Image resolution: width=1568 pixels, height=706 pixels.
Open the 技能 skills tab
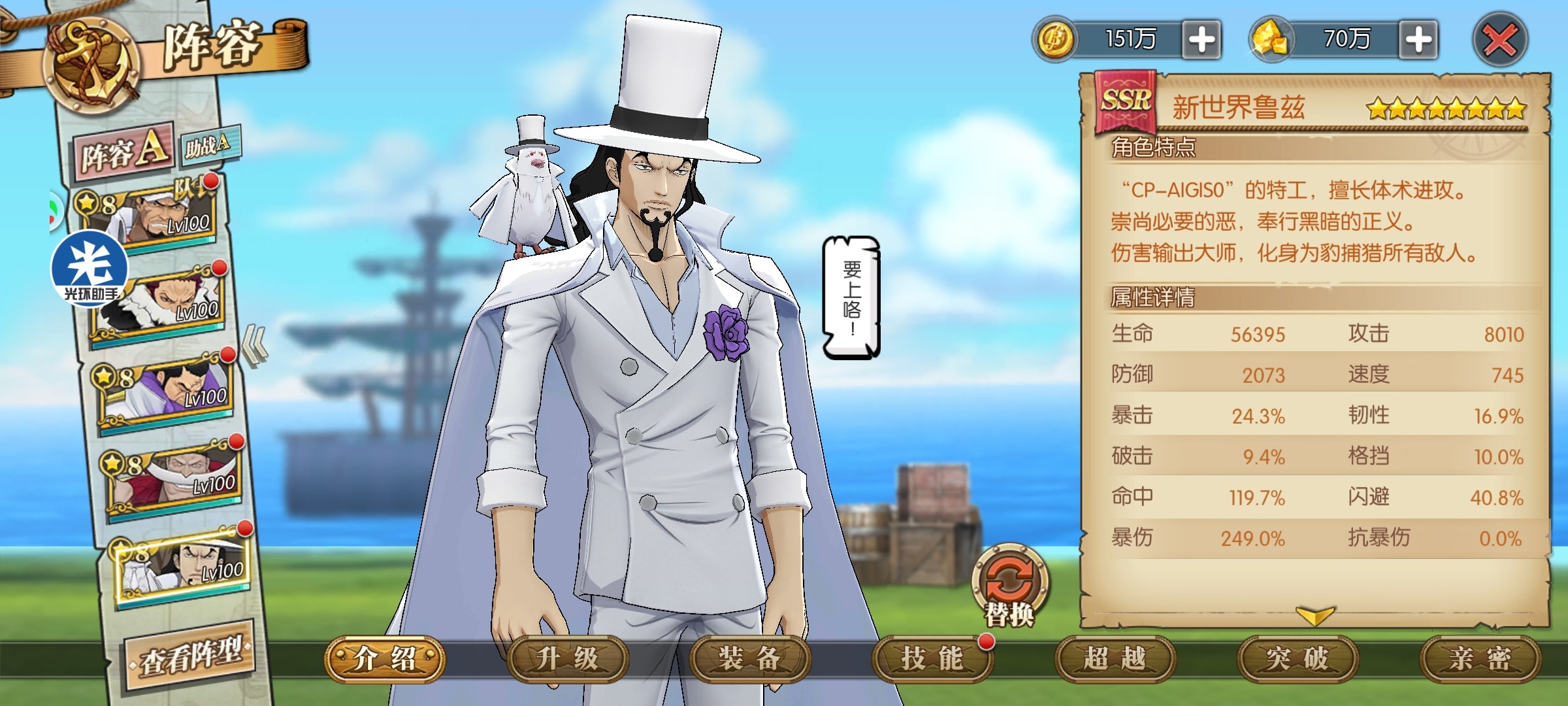pos(932,659)
